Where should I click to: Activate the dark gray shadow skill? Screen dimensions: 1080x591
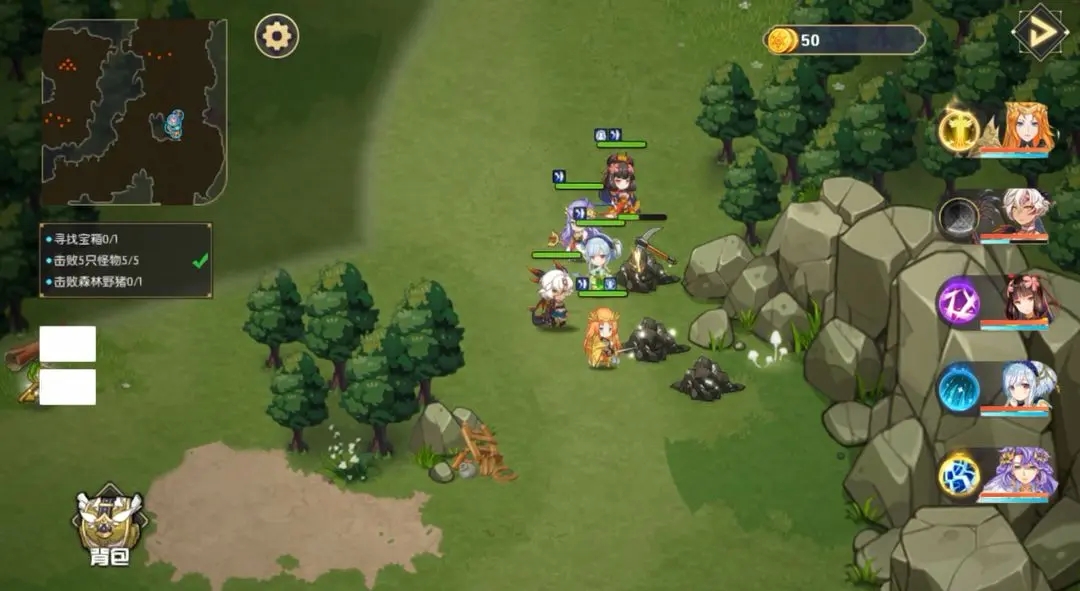pos(959,217)
